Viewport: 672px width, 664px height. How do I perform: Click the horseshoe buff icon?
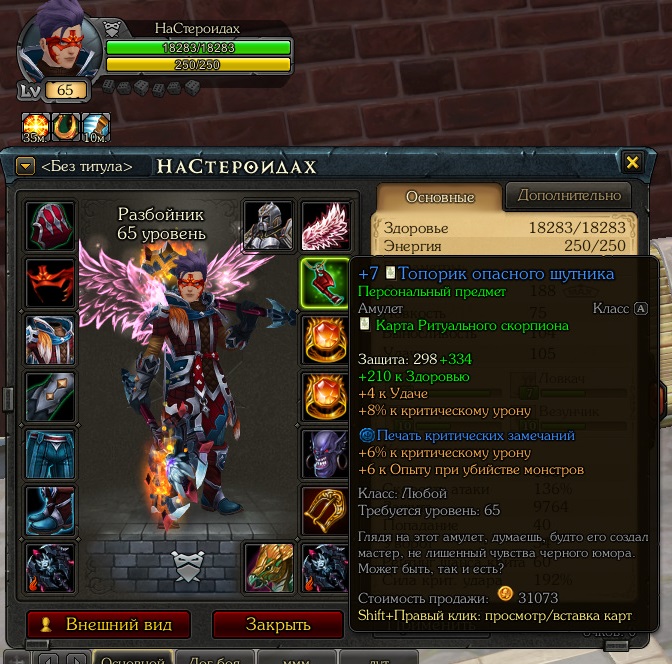tap(66, 127)
